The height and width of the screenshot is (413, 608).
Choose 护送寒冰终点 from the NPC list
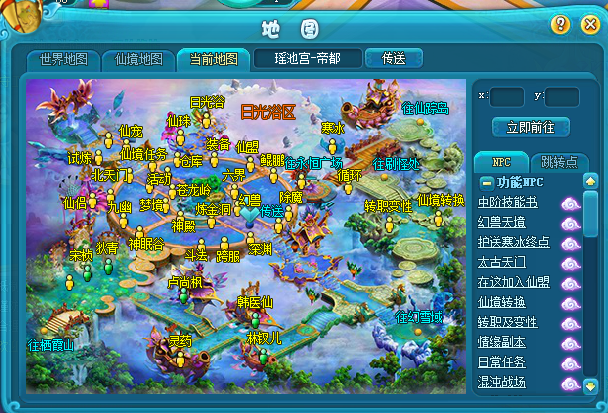[x=514, y=242]
